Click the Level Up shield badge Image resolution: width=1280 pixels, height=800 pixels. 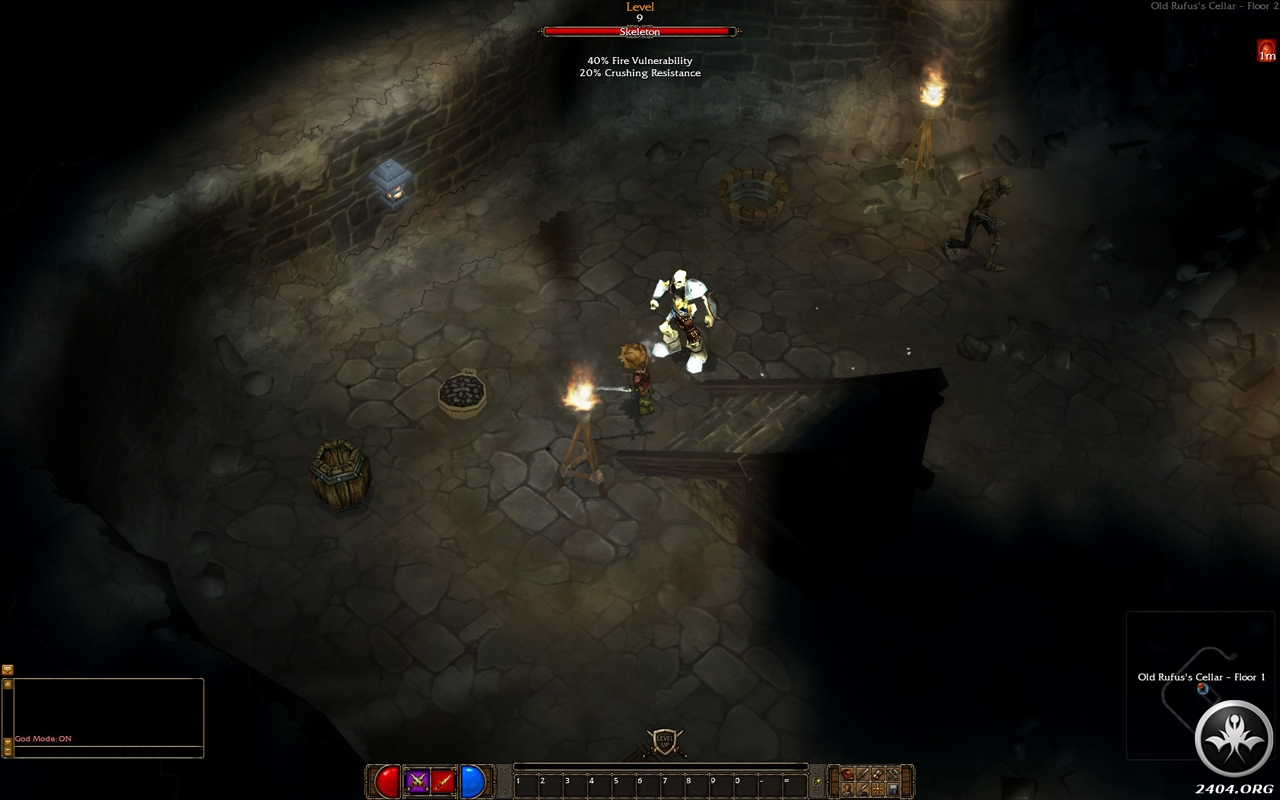tap(665, 742)
